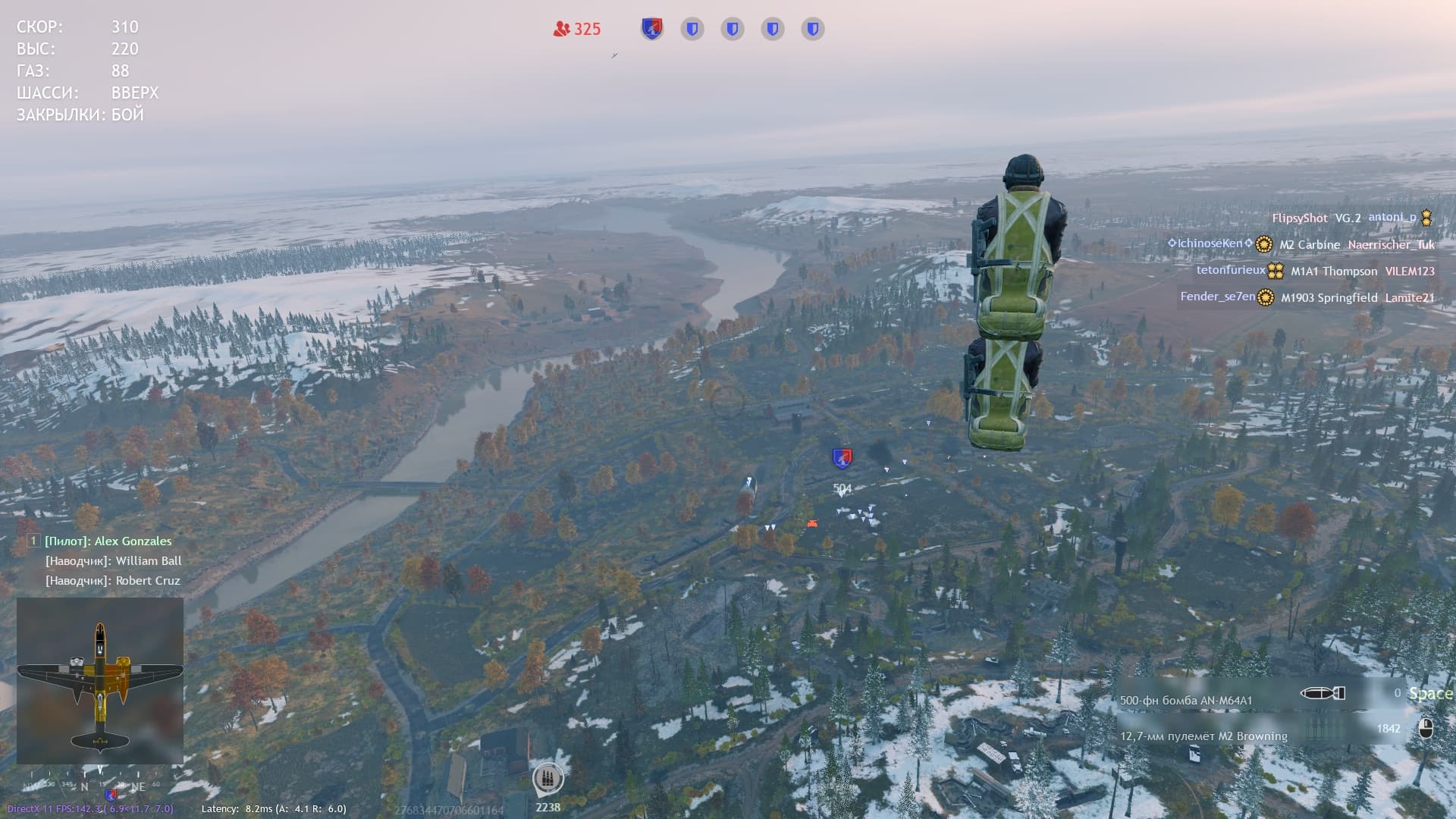Select the active capture point shield icon

pos(652,29)
